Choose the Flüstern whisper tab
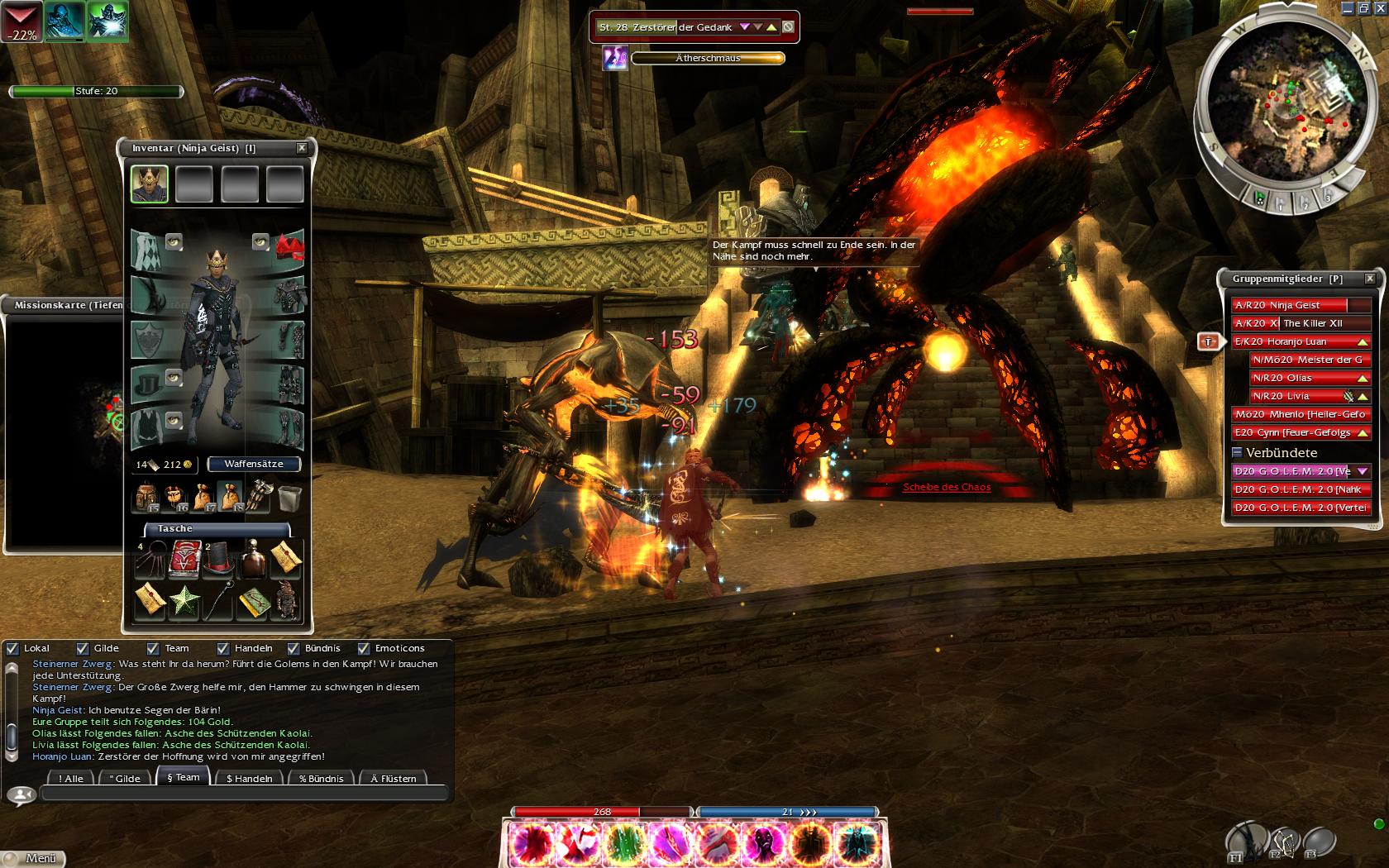Viewport: 1389px width, 868px height. (x=394, y=778)
